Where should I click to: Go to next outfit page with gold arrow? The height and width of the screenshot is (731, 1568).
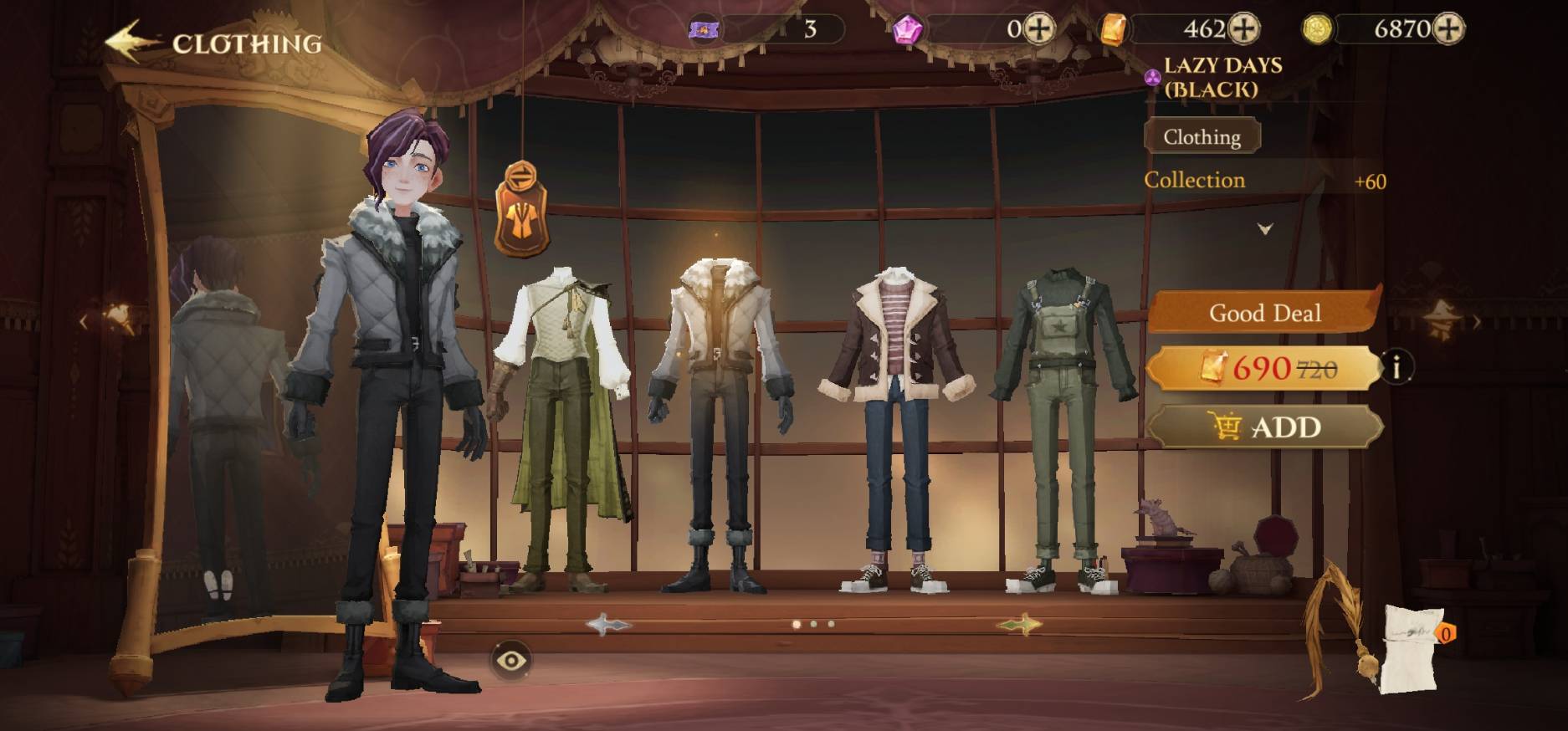[x=1019, y=624]
